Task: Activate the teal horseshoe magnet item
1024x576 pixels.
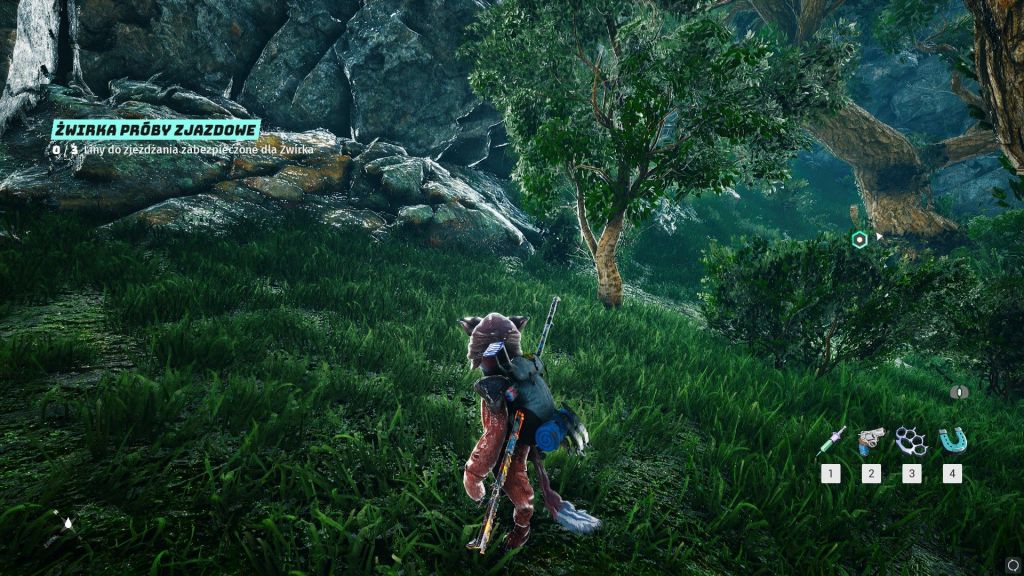Action: click(951, 440)
